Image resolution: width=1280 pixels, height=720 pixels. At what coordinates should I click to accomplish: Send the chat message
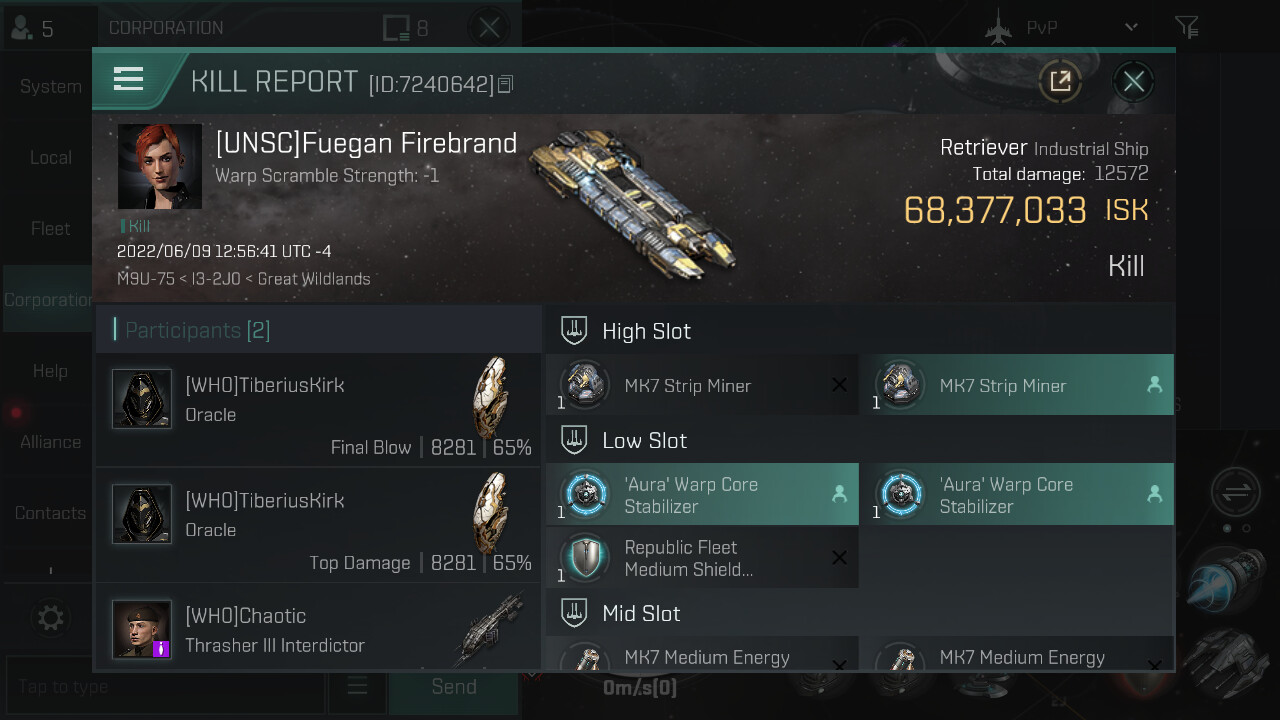[453, 687]
